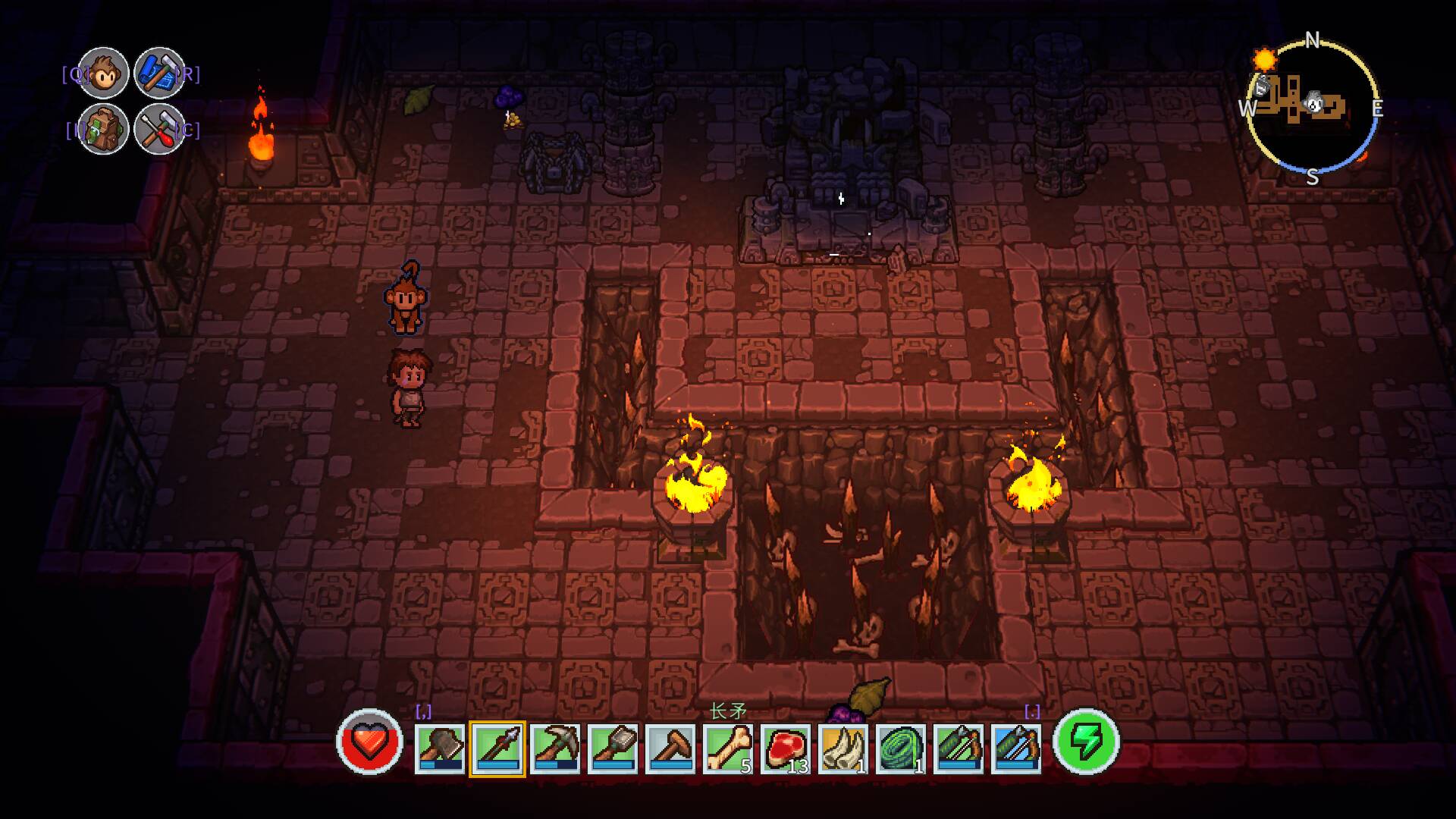The height and width of the screenshot is (819, 1456).
Task: Choose the shovel hotbar slot
Action: pos(613,748)
